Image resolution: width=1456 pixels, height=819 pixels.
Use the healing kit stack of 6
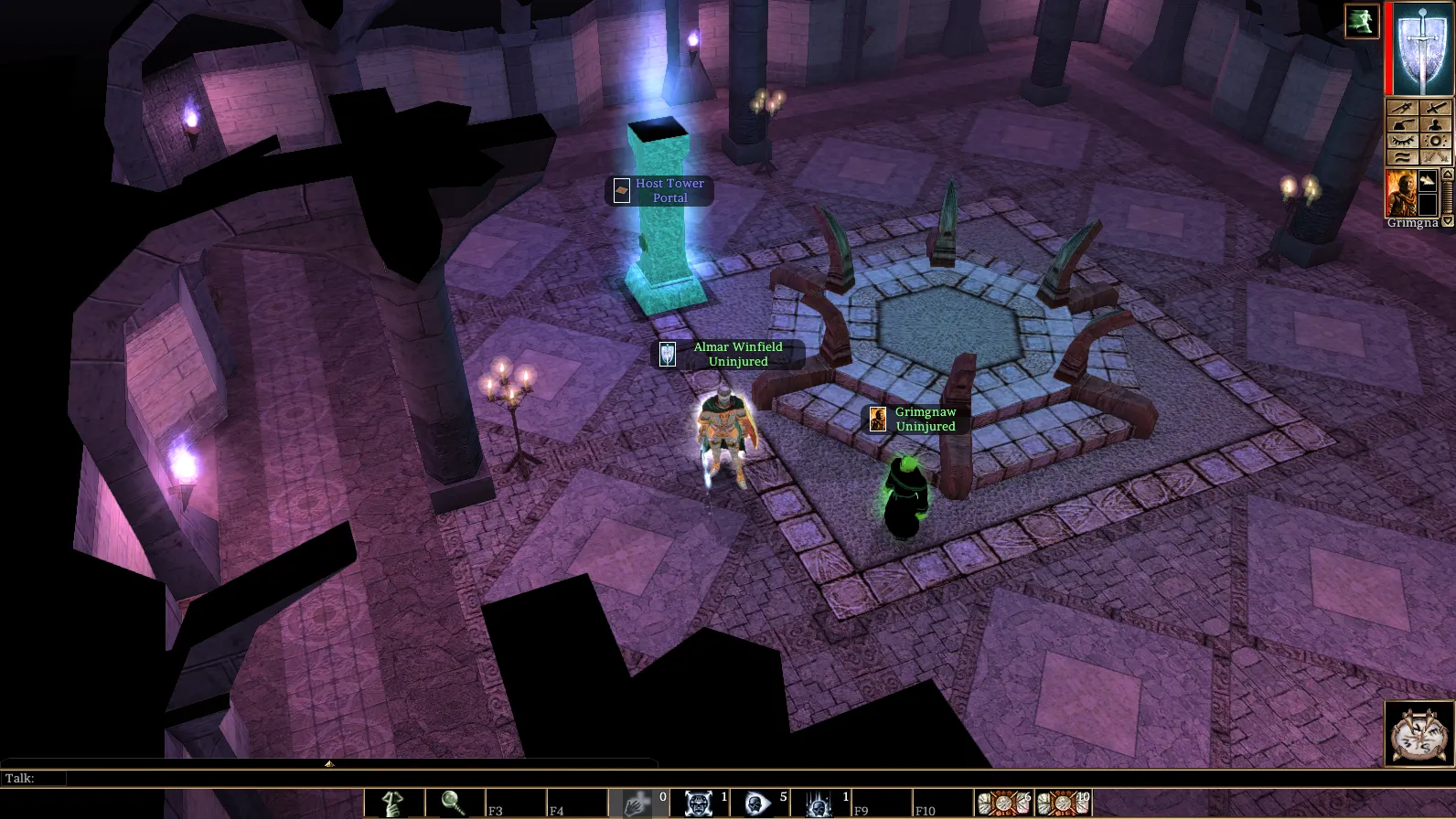coord(1002,803)
